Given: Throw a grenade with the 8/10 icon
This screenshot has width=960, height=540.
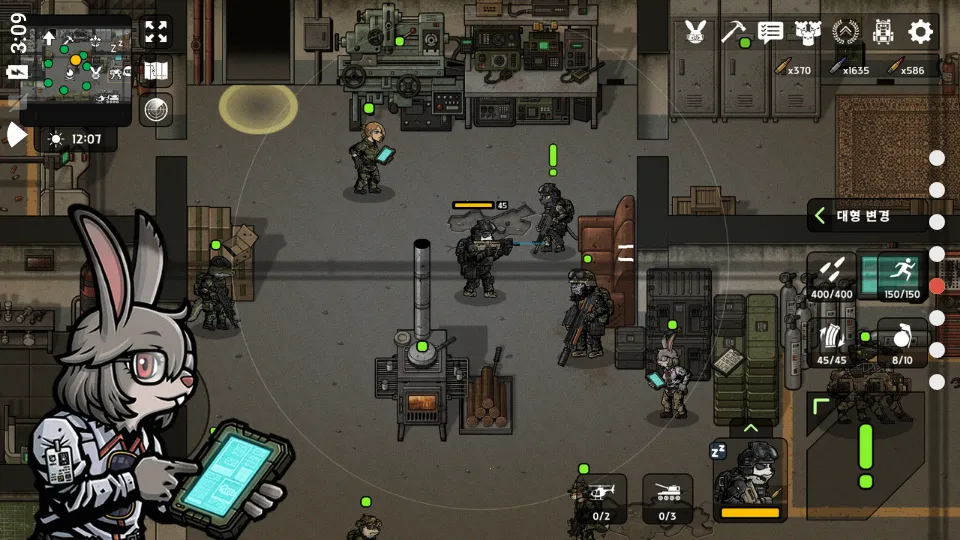Looking at the screenshot, I should (901, 342).
